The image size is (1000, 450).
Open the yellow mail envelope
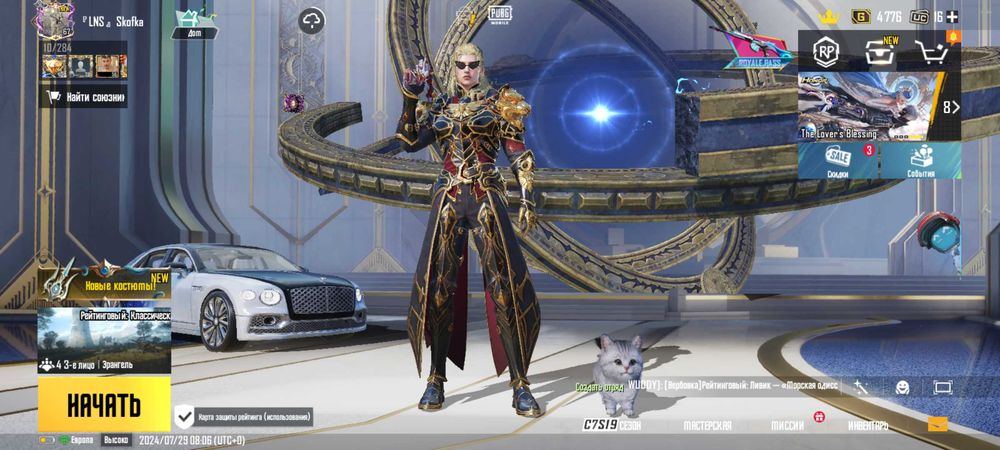[x=937, y=424]
